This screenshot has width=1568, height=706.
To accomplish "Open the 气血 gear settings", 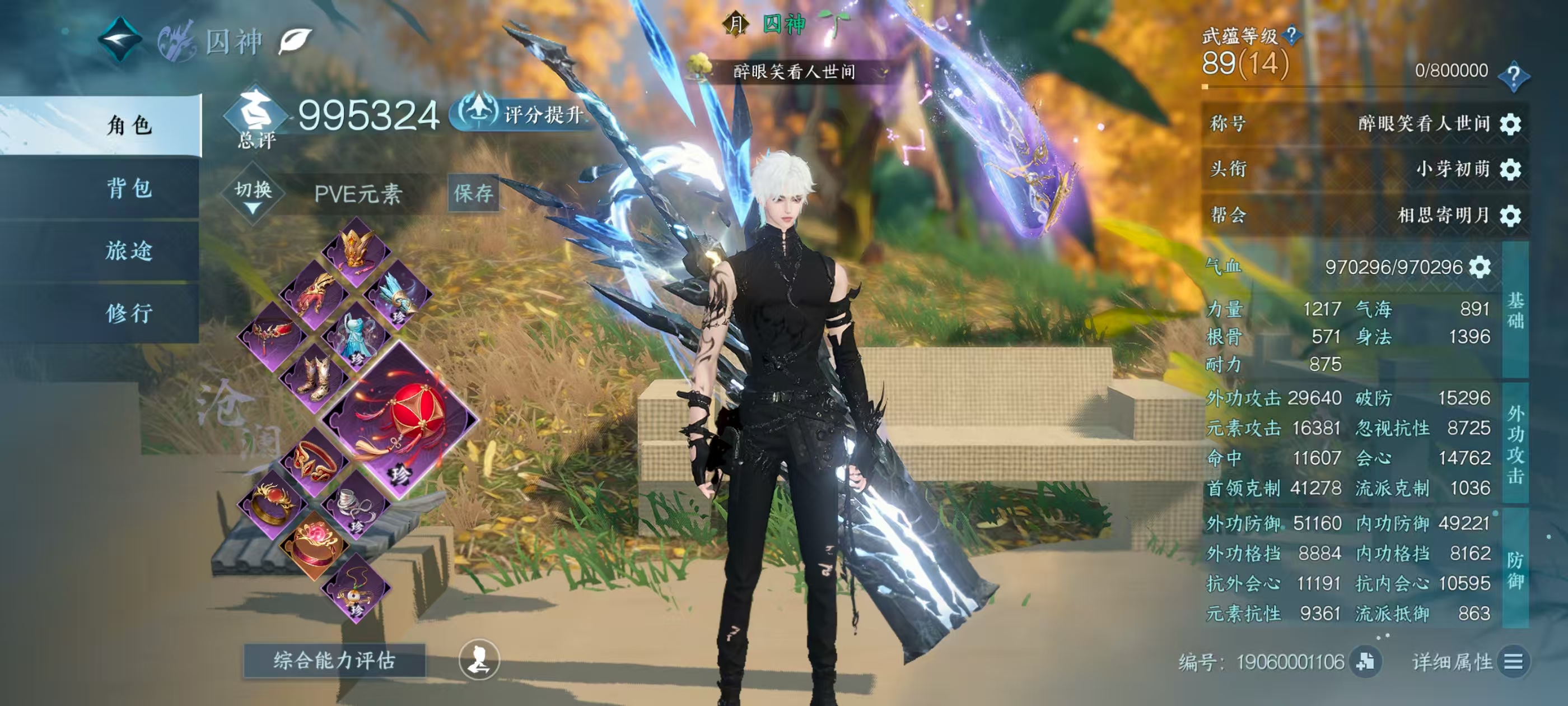I will point(1480,267).
